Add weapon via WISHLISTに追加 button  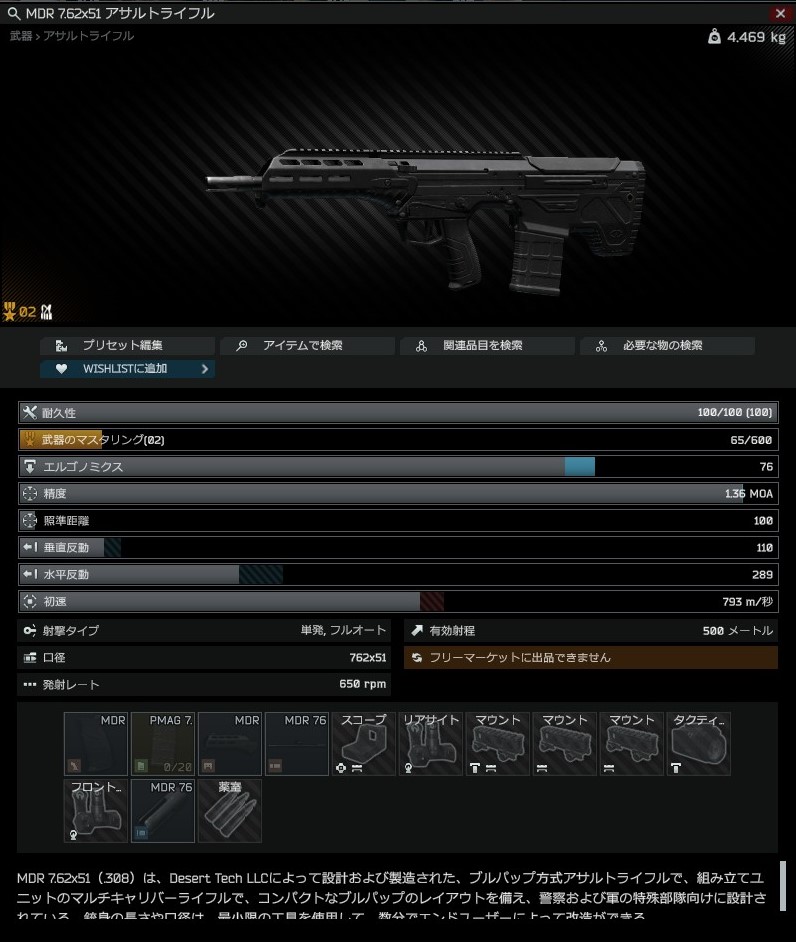pos(127,369)
